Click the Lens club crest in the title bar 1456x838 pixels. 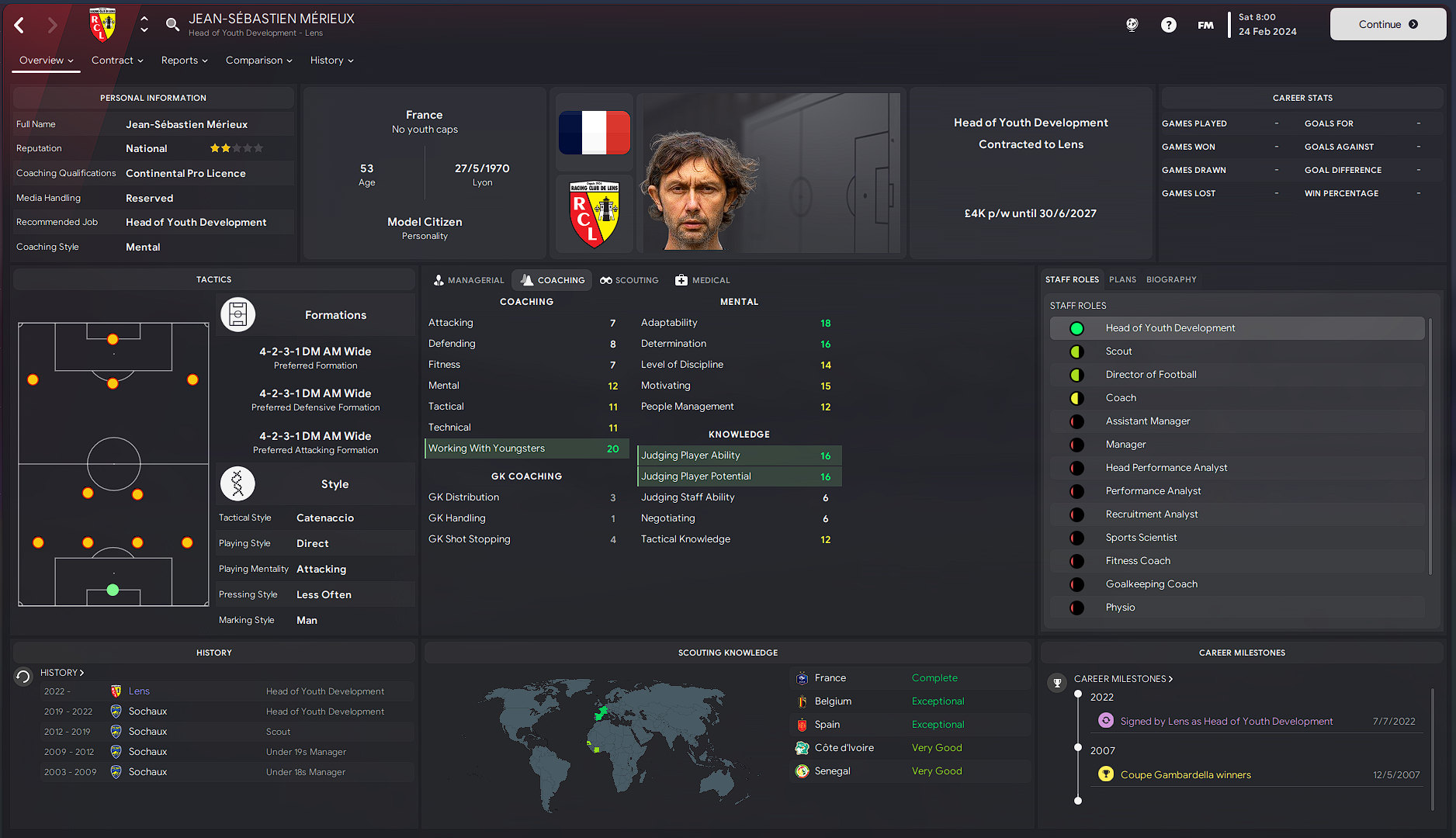(103, 24)
